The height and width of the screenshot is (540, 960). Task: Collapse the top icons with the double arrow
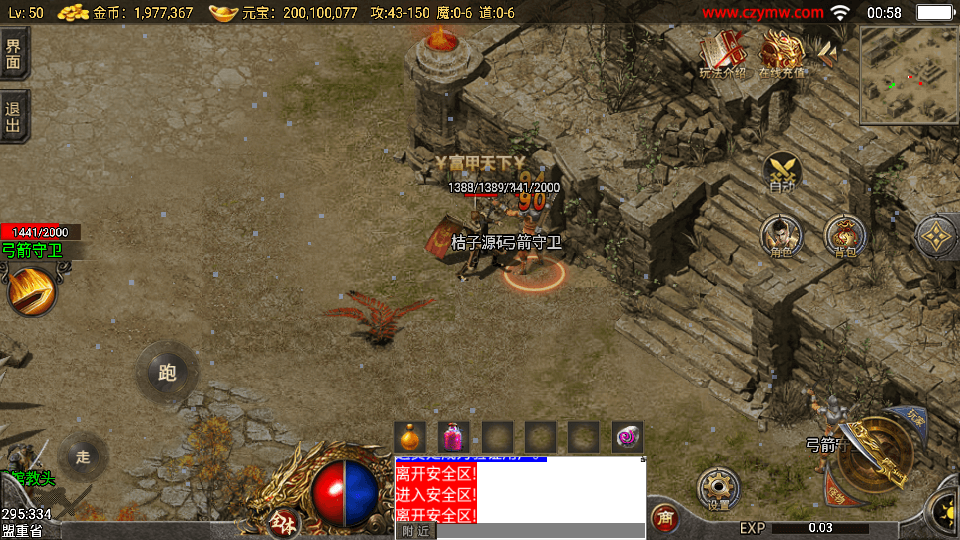coord(826,50)
